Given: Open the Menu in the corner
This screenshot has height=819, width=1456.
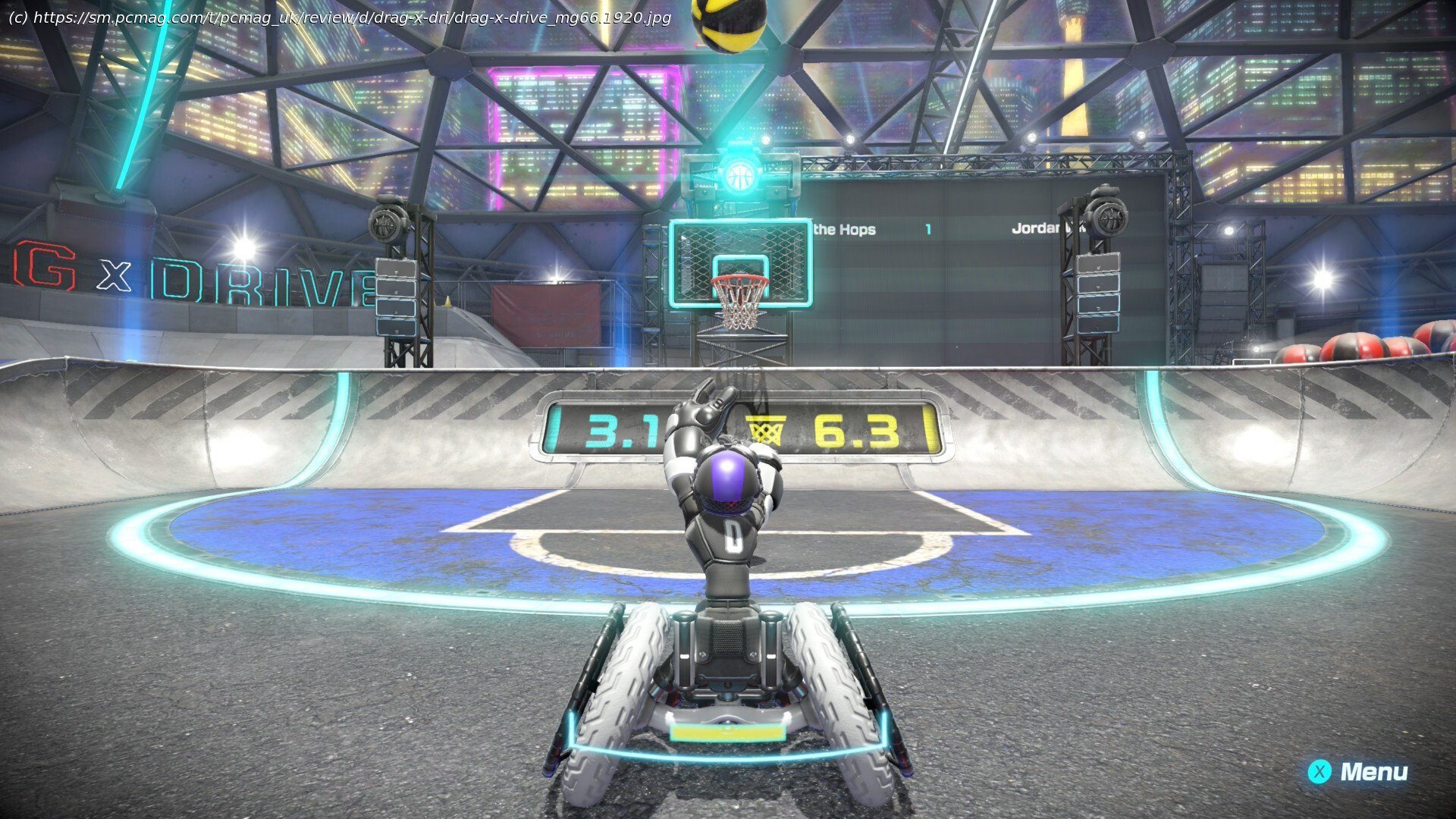Looking at the screenshot, I should 1357,772.
